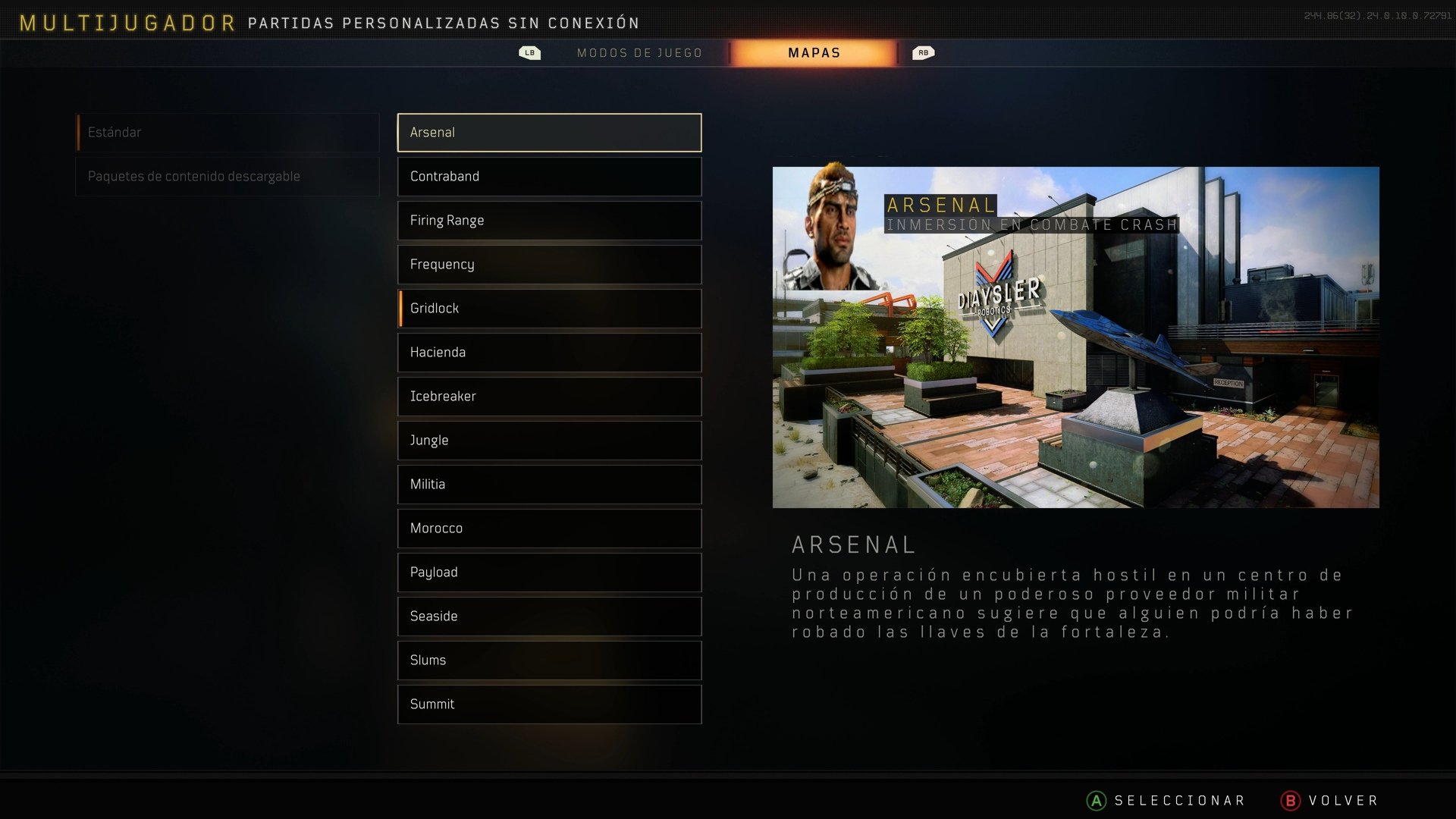
Task: Select the Hacienda map
Action: [548, 352]
